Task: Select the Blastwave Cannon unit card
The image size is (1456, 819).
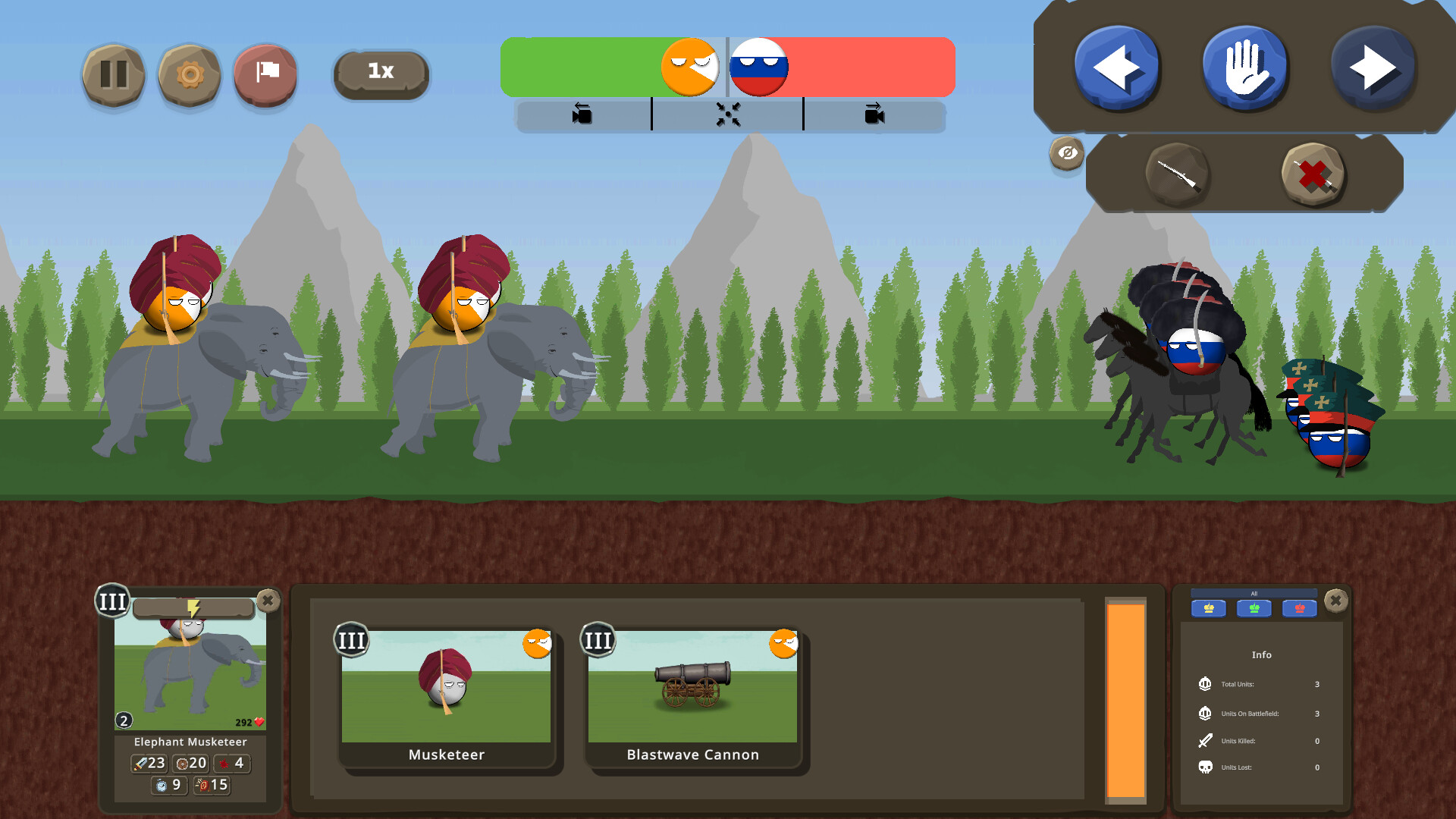Action: (692, 694)
